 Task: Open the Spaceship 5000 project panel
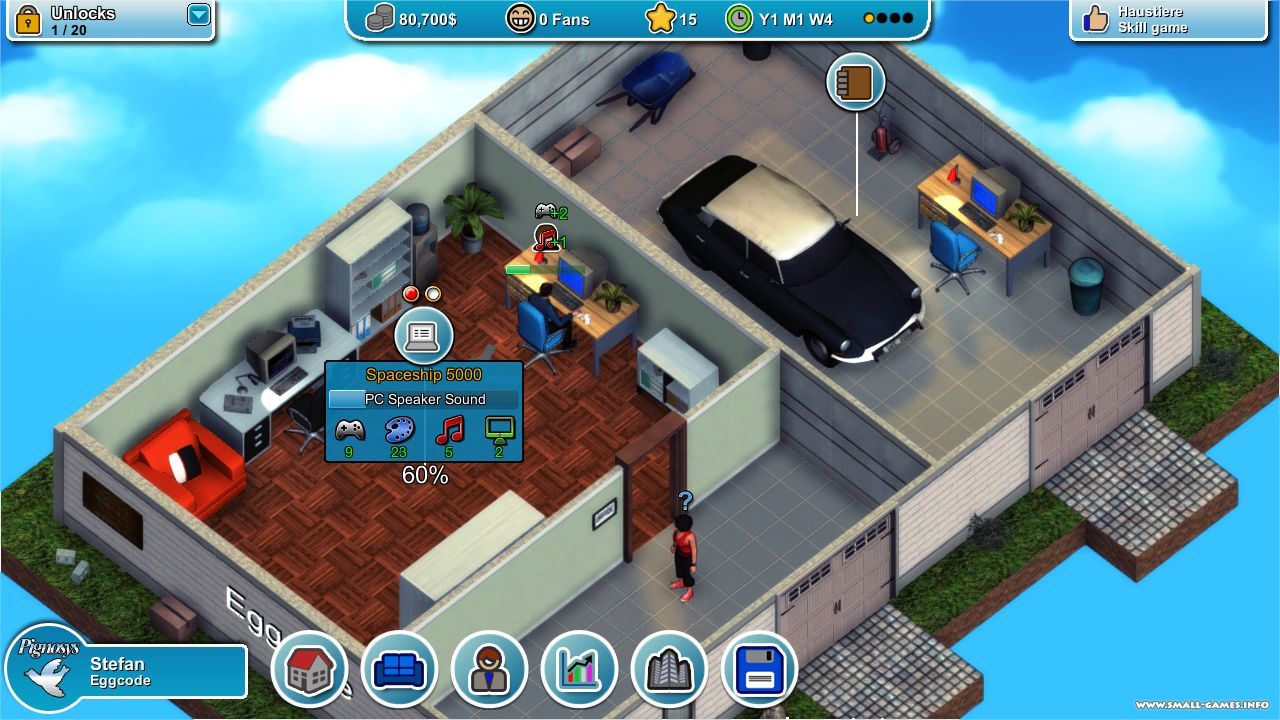coord(423,411)
